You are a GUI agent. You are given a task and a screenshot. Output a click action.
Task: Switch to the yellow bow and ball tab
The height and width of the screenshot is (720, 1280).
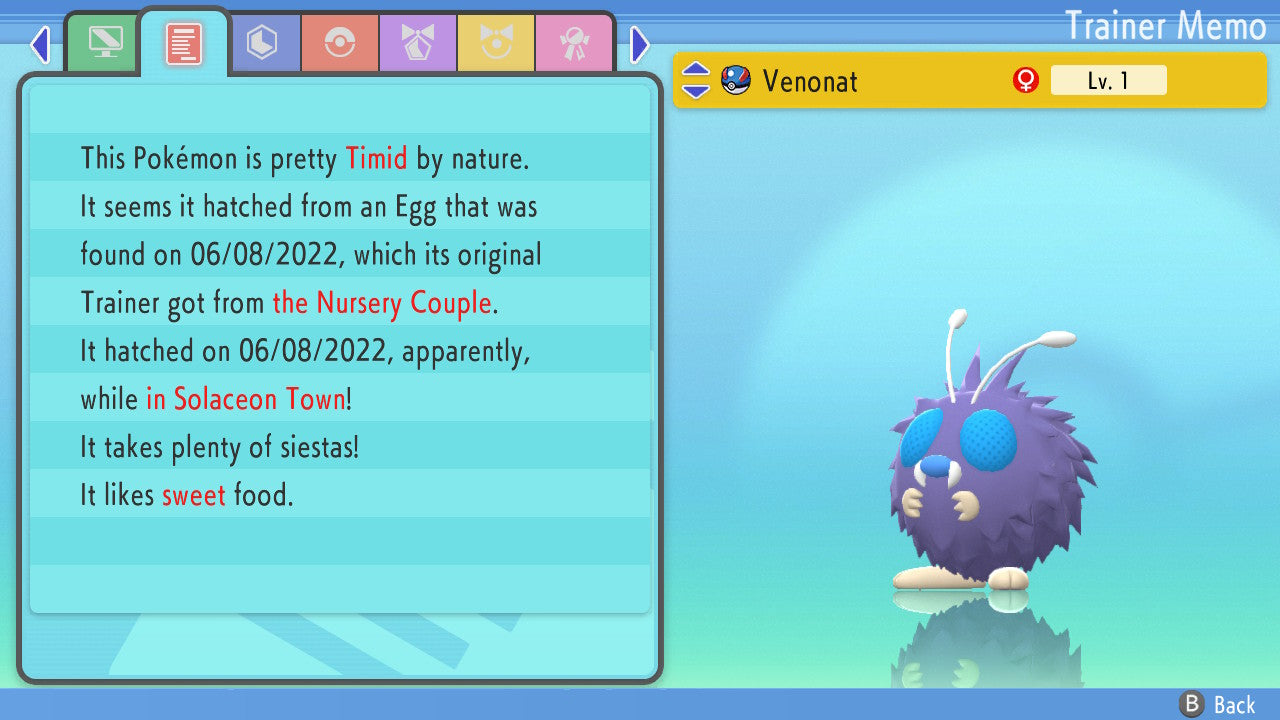496,43
